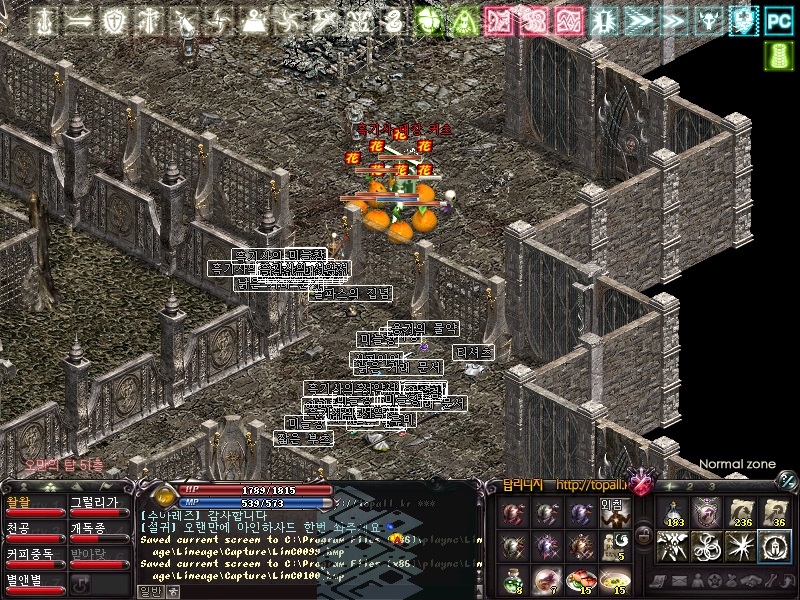Use the potion flask with count 183
This screenshot has width=800, height=600.
(x=673, y=512)
